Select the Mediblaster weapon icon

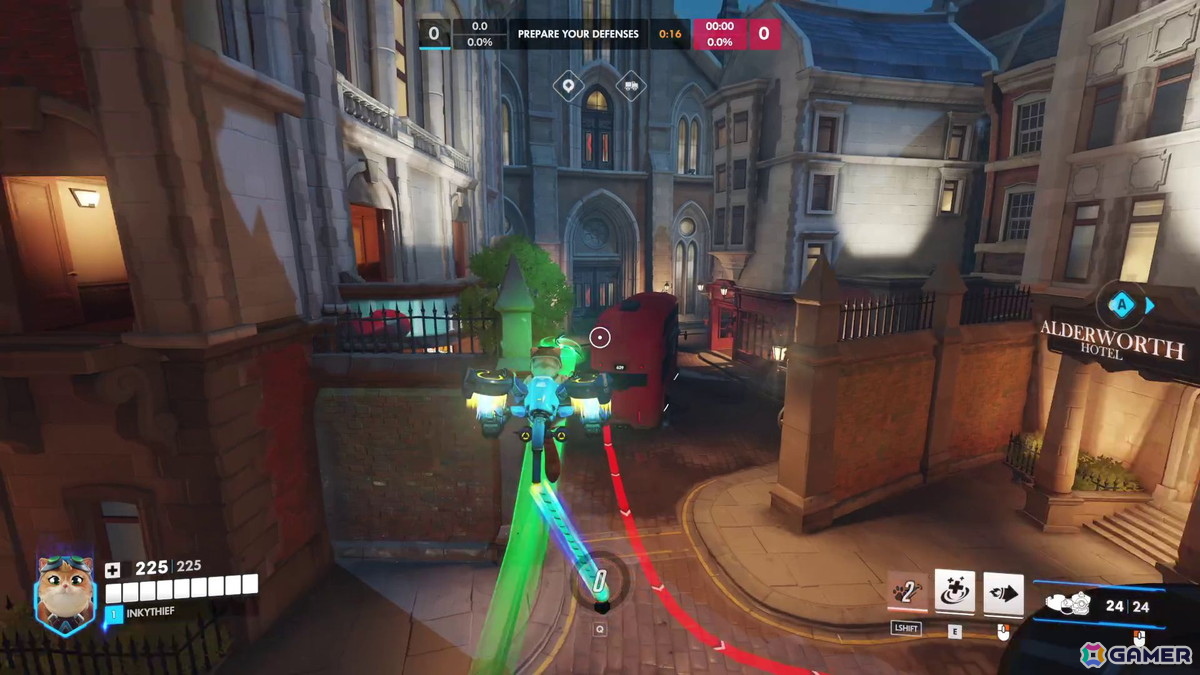pyautogui.click(x=1071, y=604)
